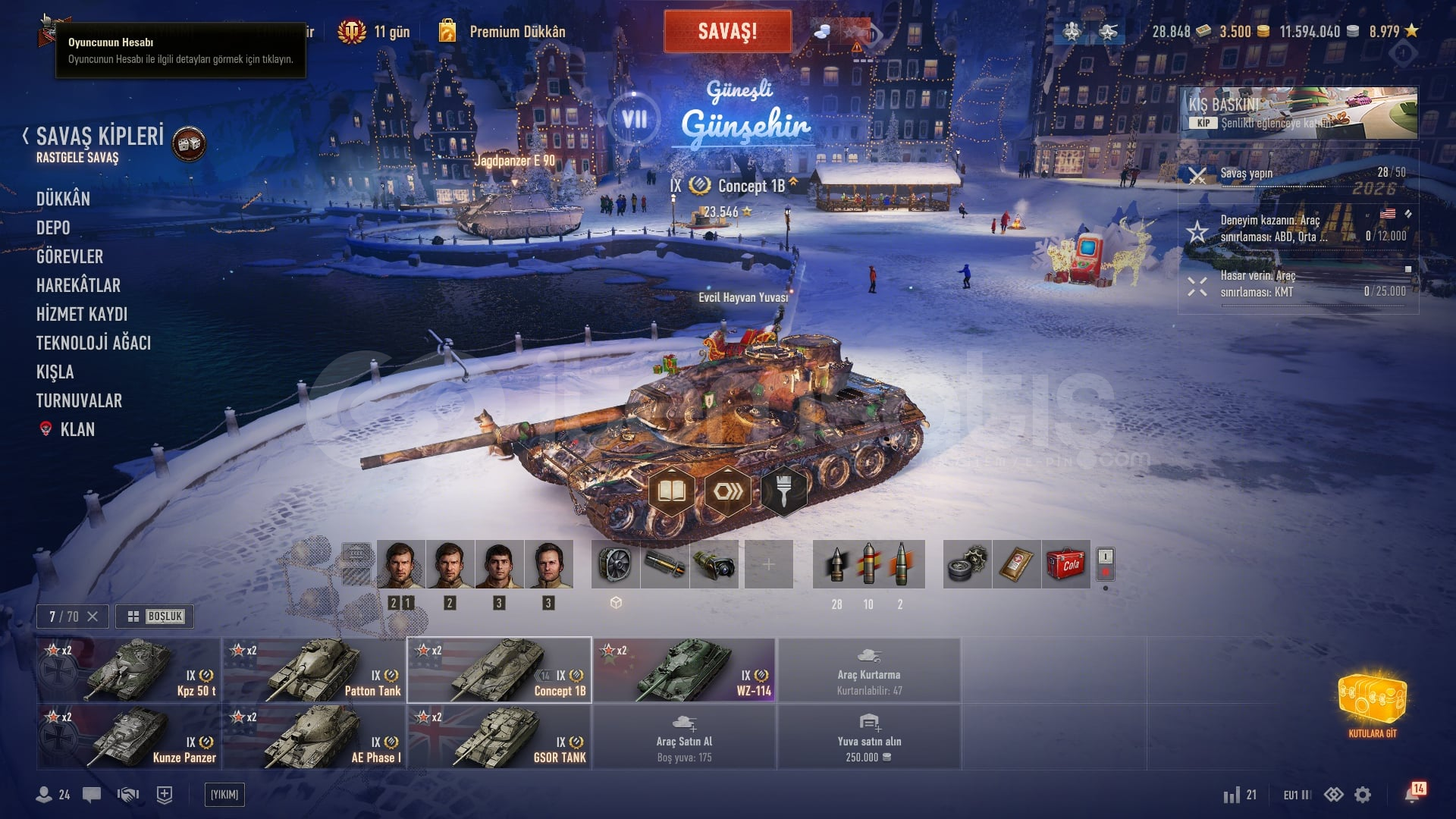Start battle with the SAVAŞ! button
1456x819 pixels.
727,31
